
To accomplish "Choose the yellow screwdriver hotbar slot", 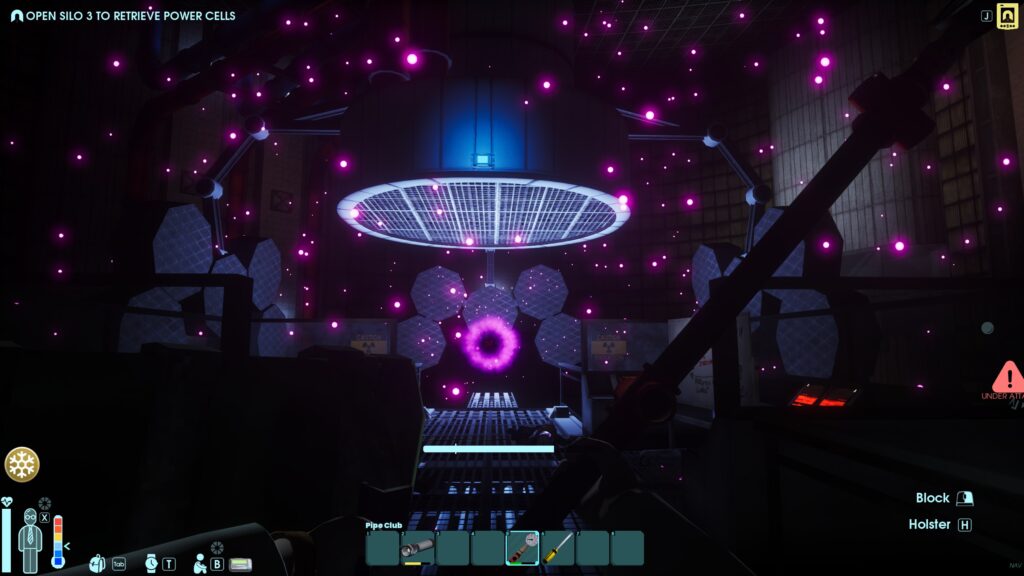I will (x=557, y=548).
